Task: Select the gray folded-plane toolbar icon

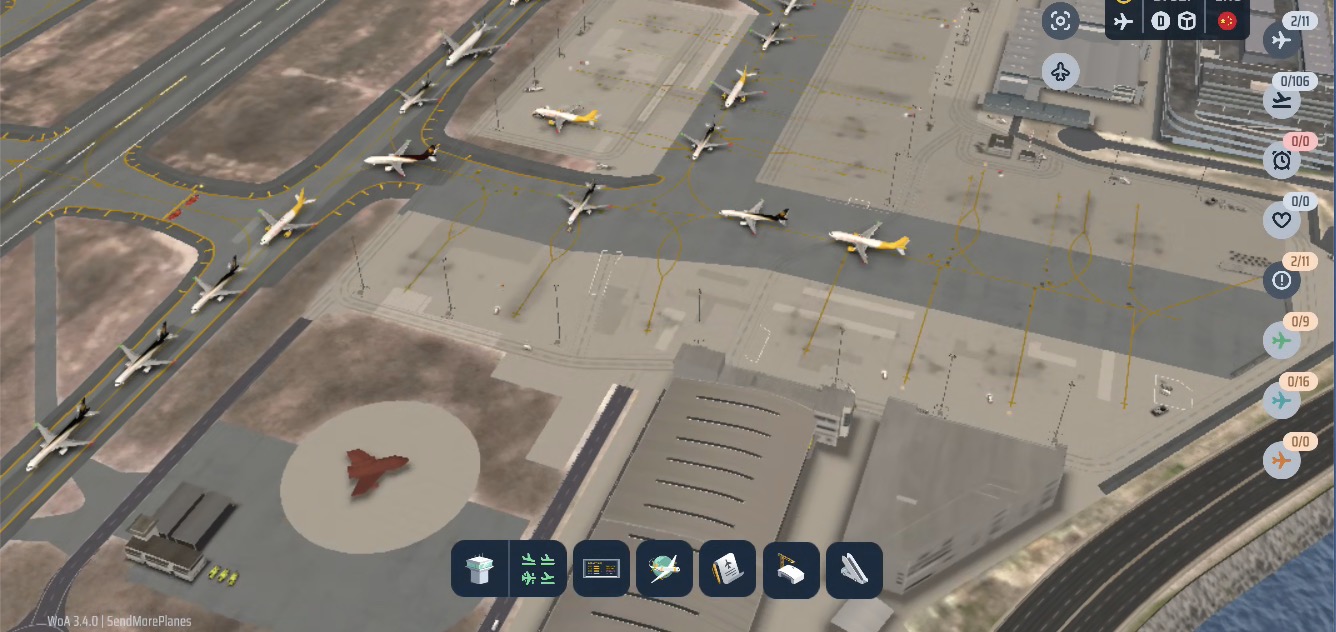Action: tap(854, 570)
